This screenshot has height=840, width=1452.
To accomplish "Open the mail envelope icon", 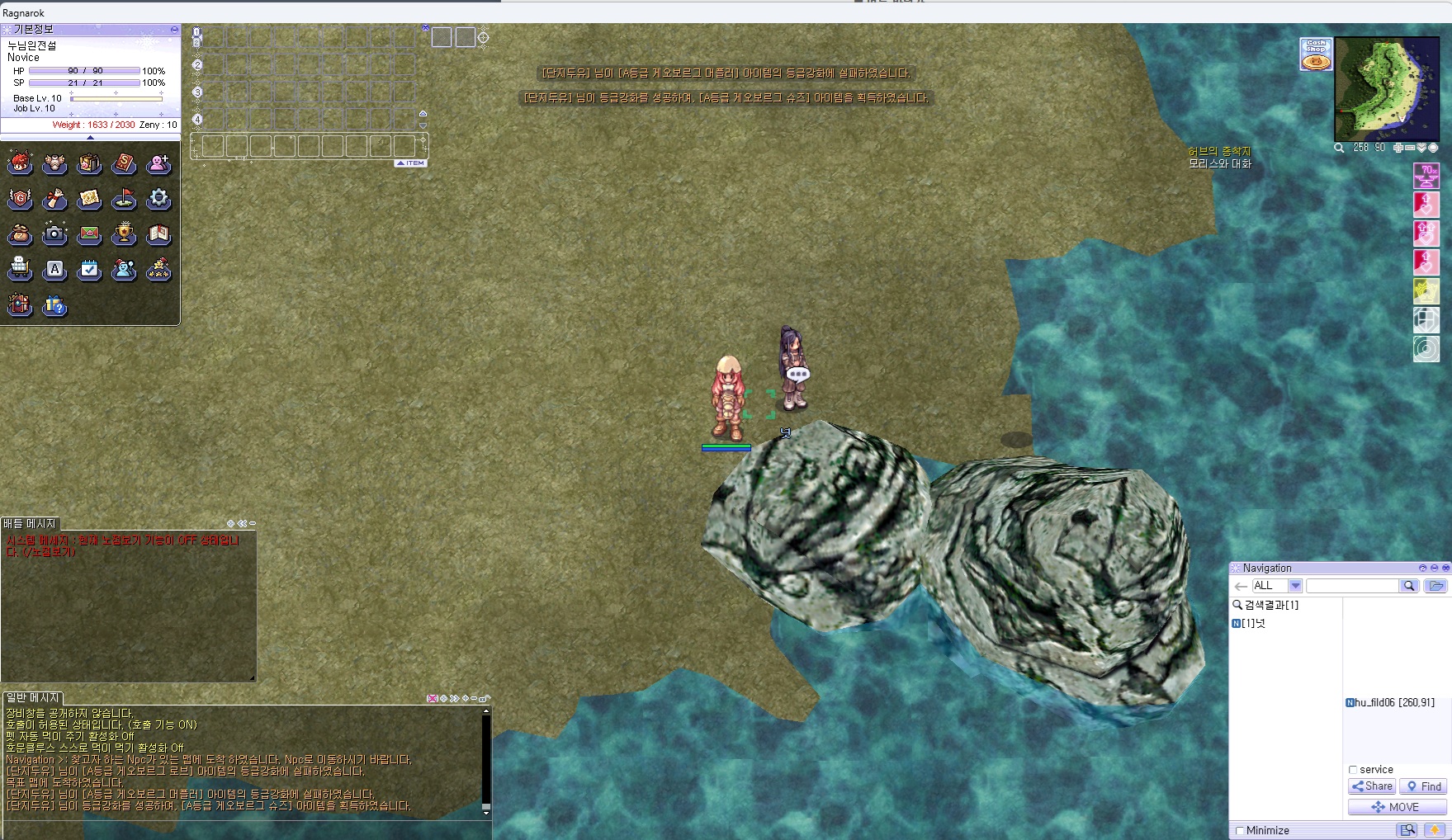I will click(89, 234).
